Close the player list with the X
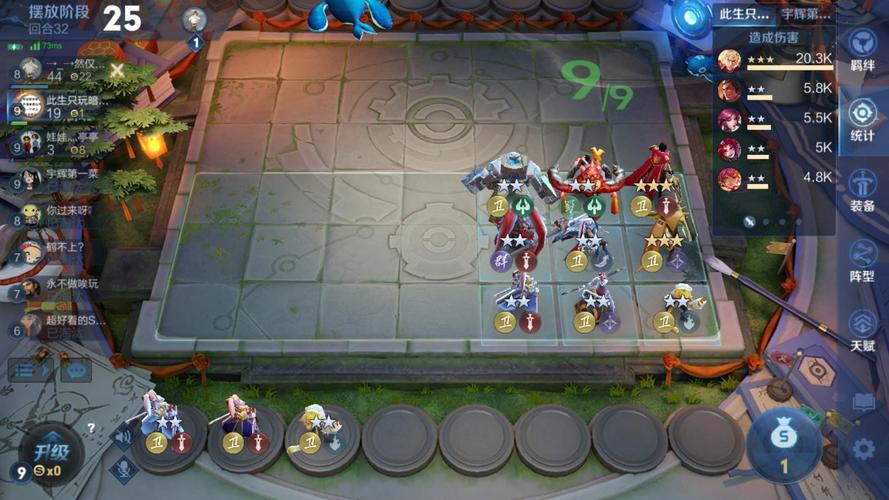Image resolution: width=889 pixels, height=500 pixels. point(118,70)
